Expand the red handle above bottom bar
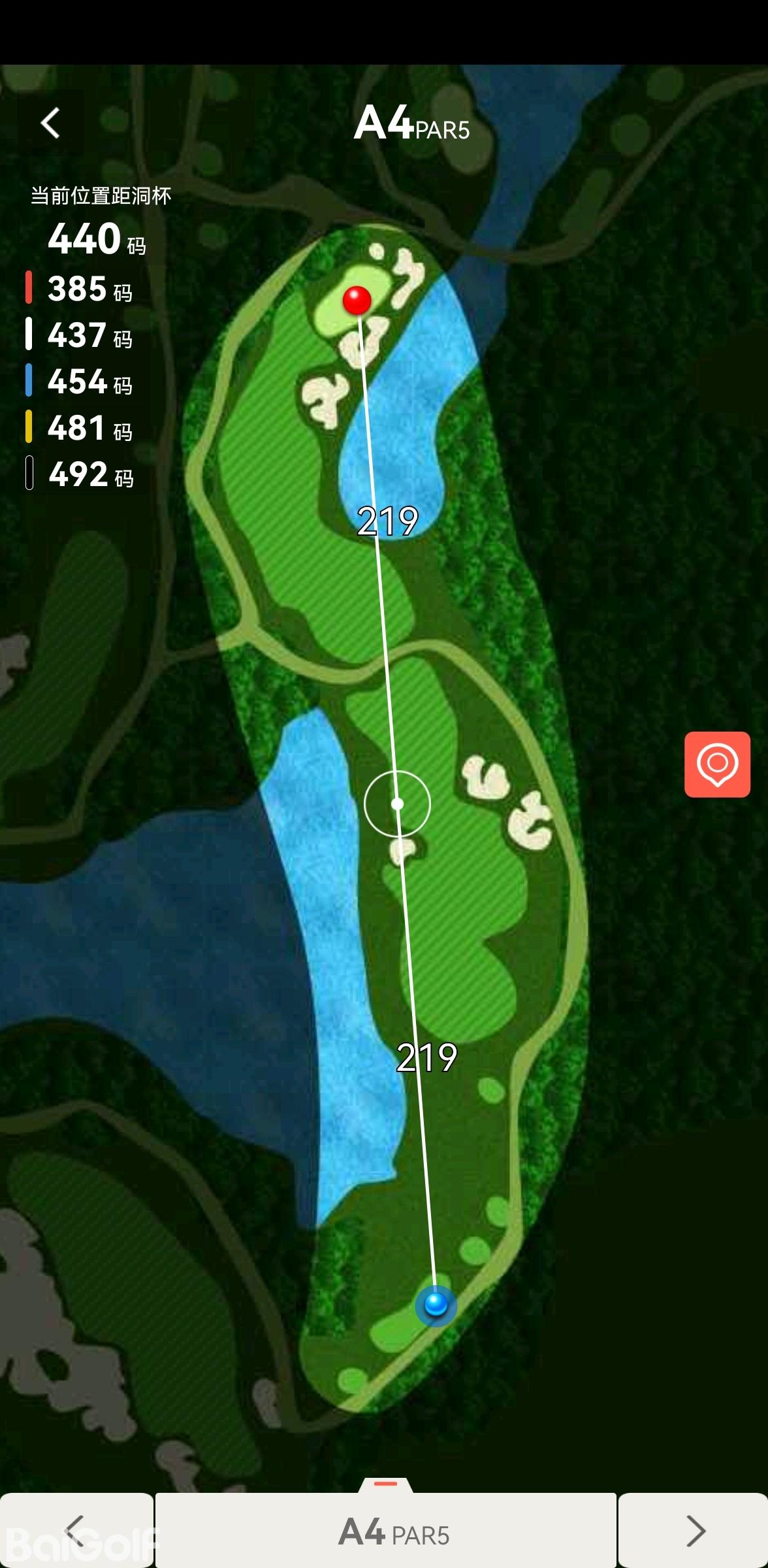The height and width of the screenshot is (1568, 768). 385,1484
